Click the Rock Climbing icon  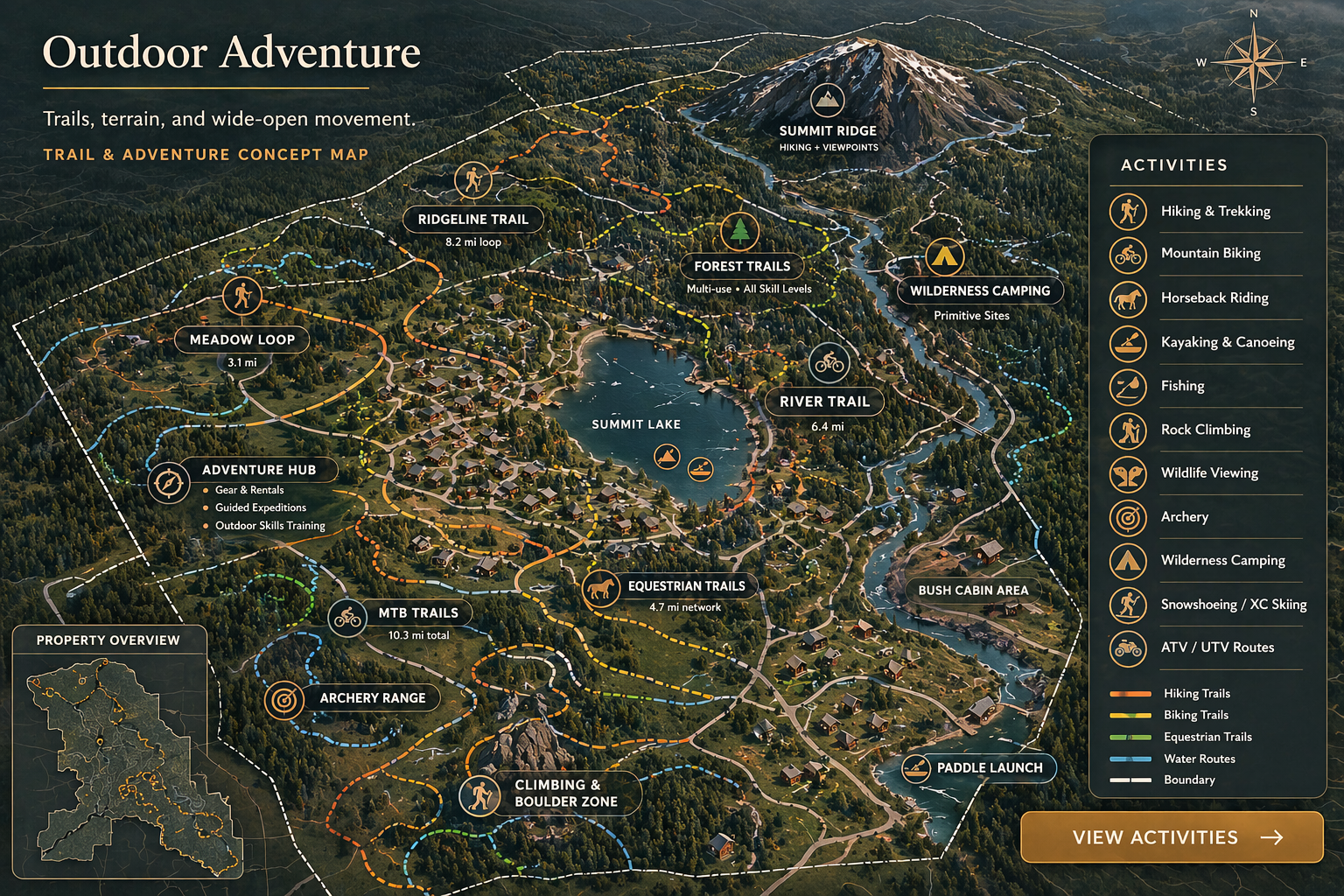1129,430
